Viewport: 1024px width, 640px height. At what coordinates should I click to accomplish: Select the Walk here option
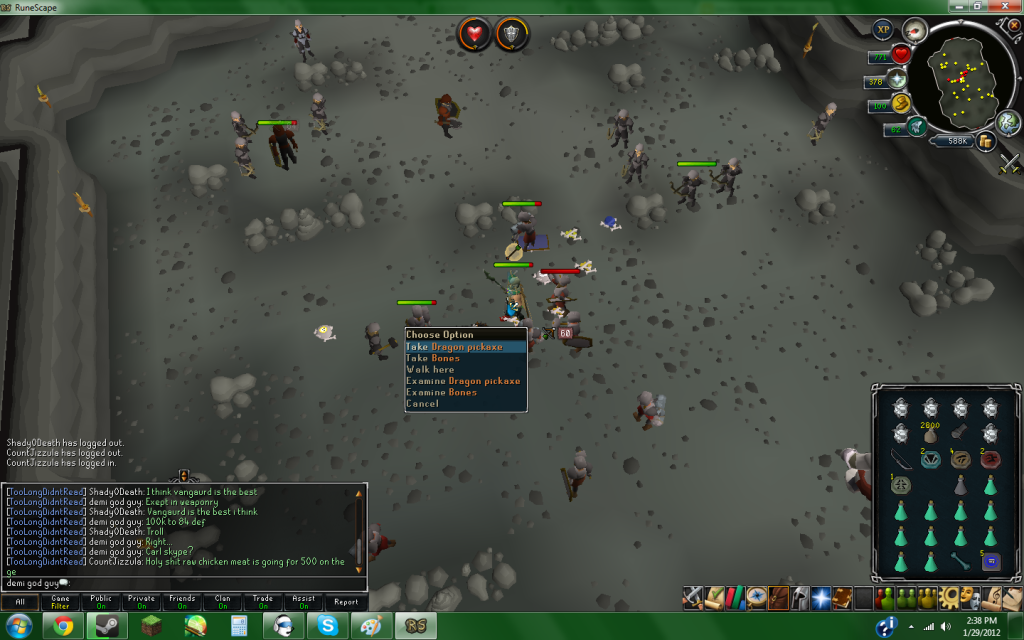click(430, 370)
